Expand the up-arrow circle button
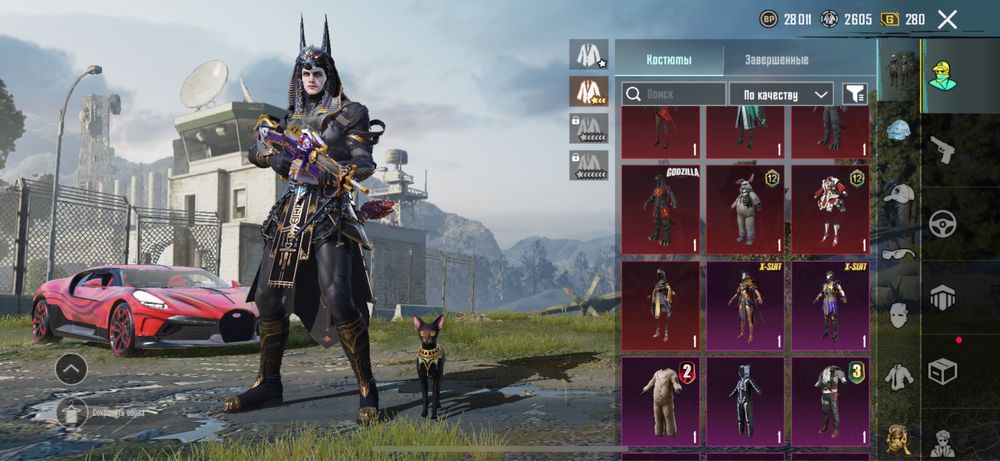Screen dimensions: 1000x461 [x=71, y=368]
